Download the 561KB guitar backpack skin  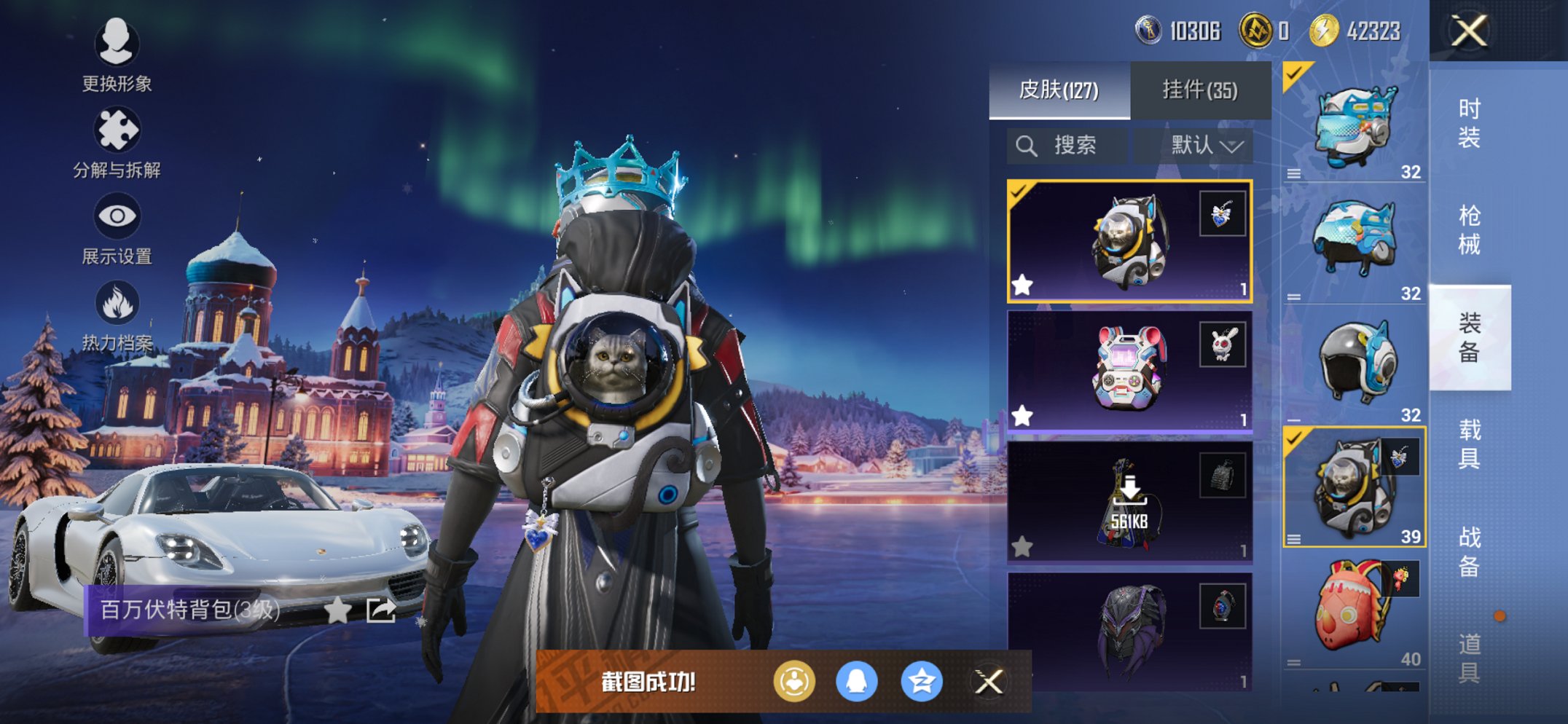coord(1128,503)
